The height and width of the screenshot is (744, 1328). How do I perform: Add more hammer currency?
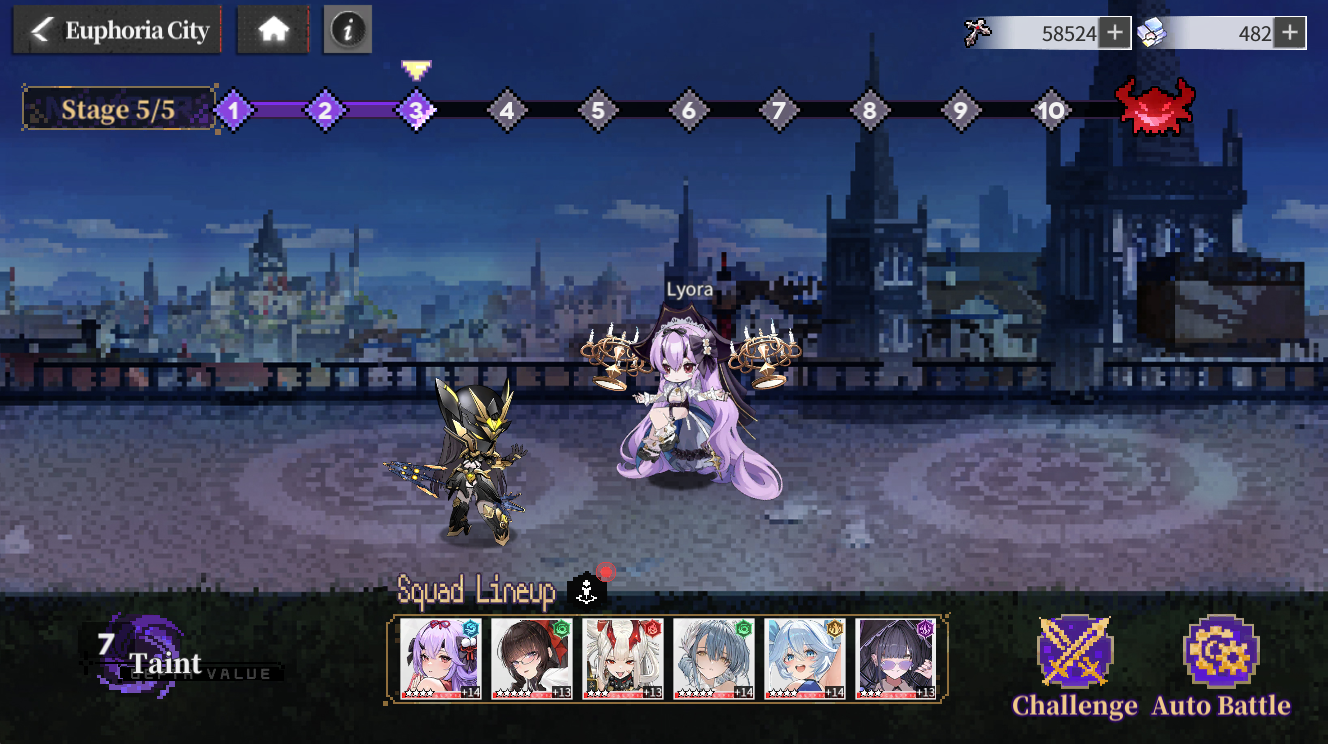tap(1114, 33)
